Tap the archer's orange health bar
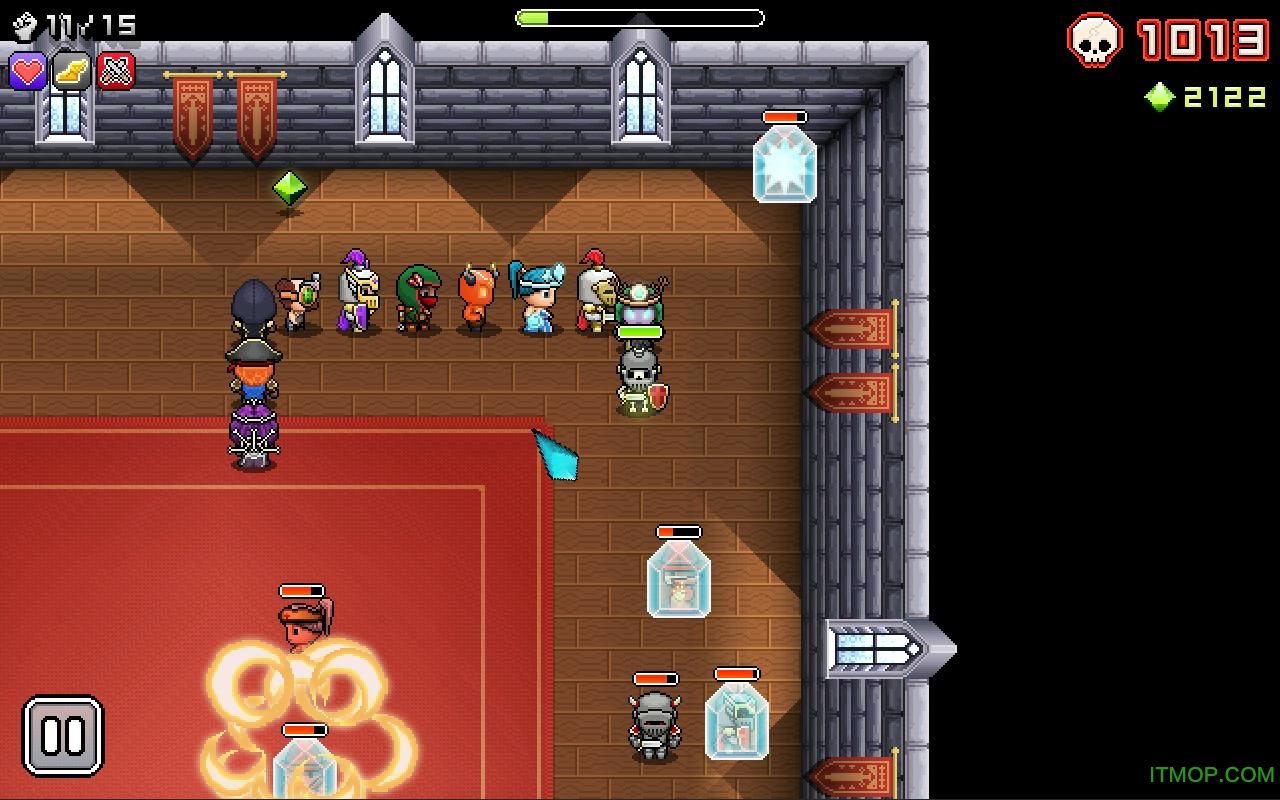1280x800 pixels. 300,592
